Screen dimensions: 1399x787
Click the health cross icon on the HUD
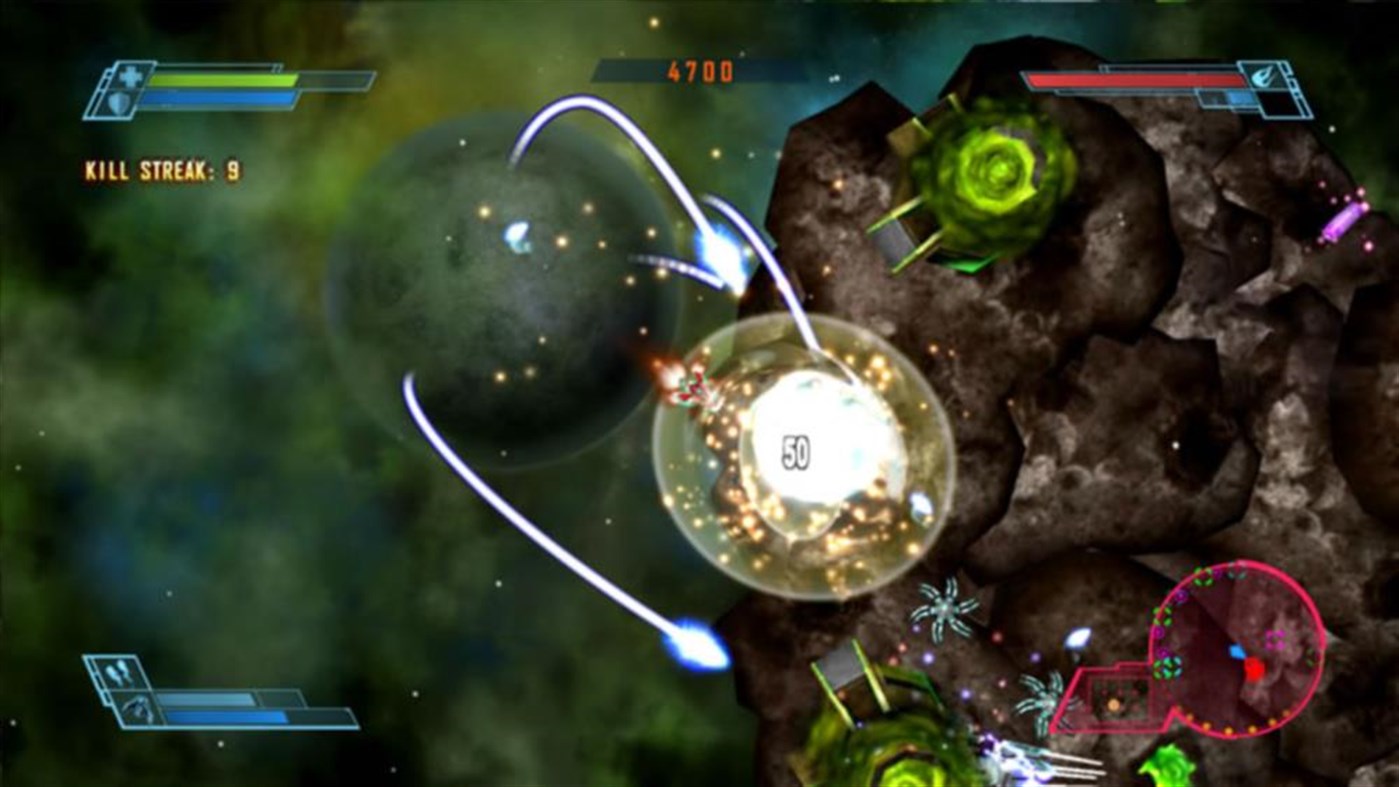129,79
